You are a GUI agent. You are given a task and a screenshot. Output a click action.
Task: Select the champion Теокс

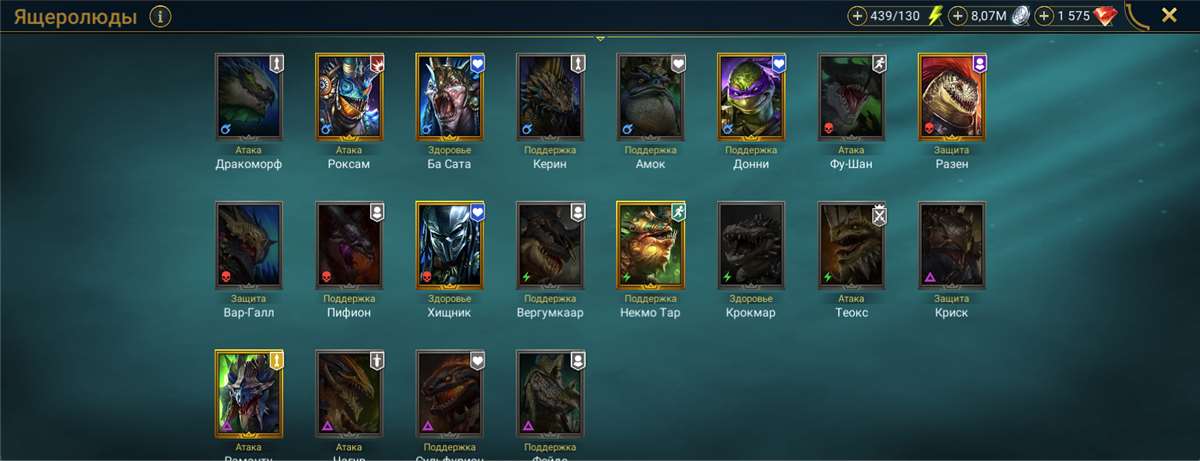tap(851, 245)
